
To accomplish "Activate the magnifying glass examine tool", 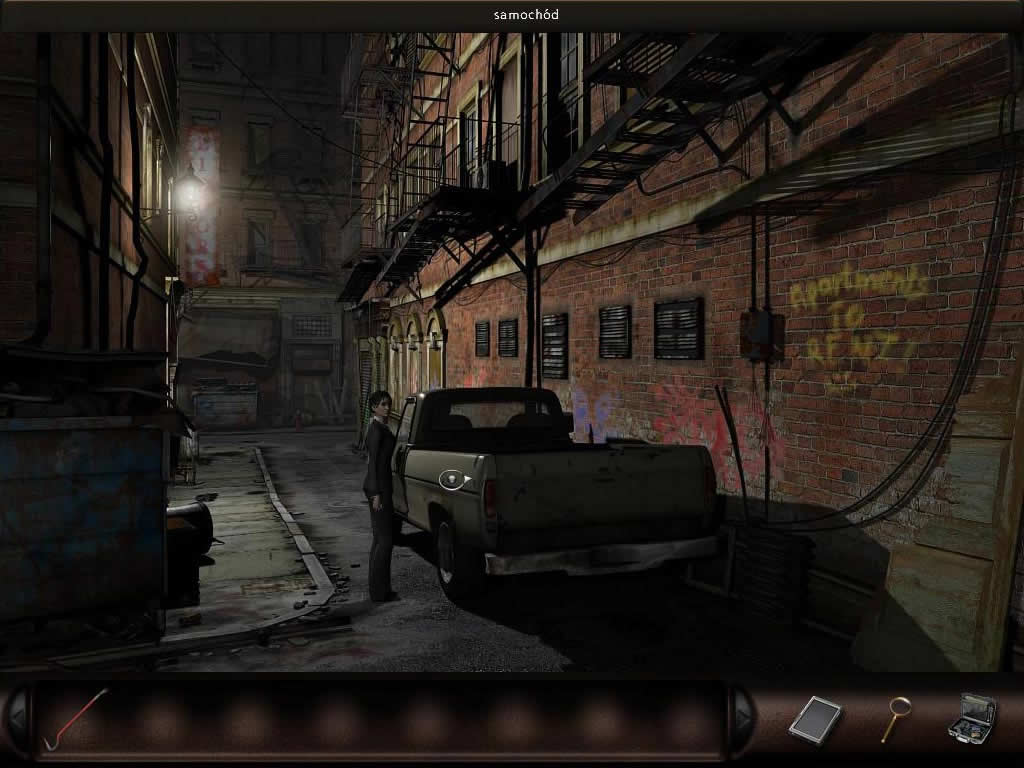I will click(x=895, y=718).
